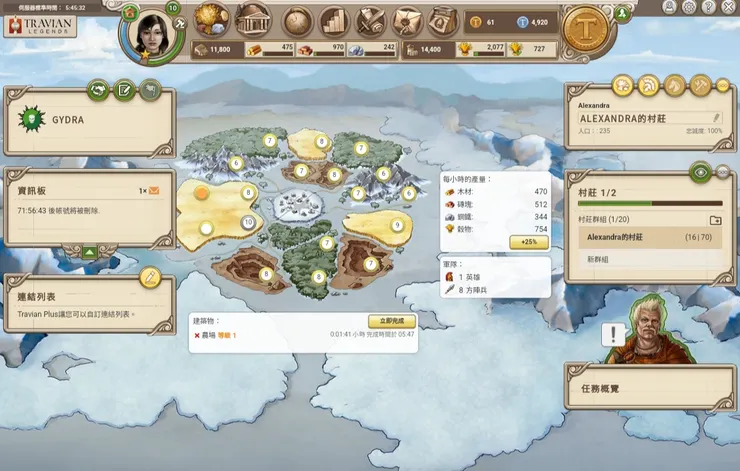Open the statistics bar chart icon
The image size is (740, 471).
(333, 20)
